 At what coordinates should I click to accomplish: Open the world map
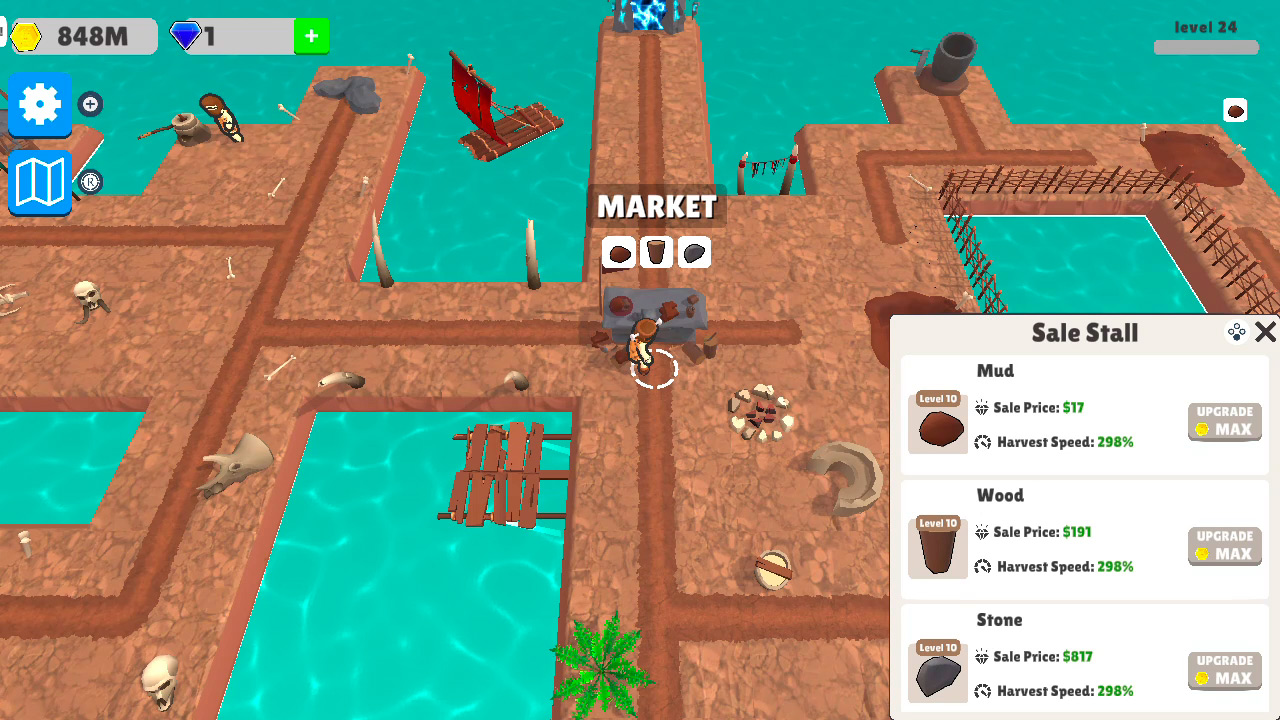39,182
